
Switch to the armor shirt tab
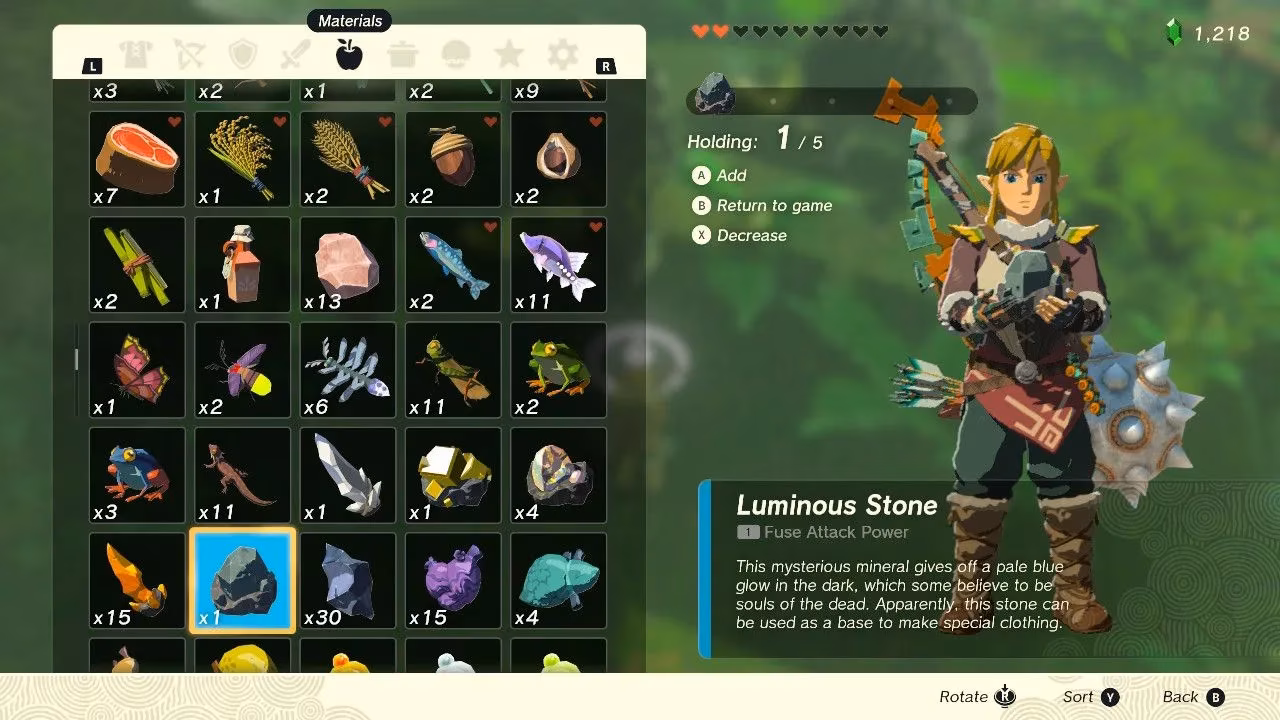[136, 54]
